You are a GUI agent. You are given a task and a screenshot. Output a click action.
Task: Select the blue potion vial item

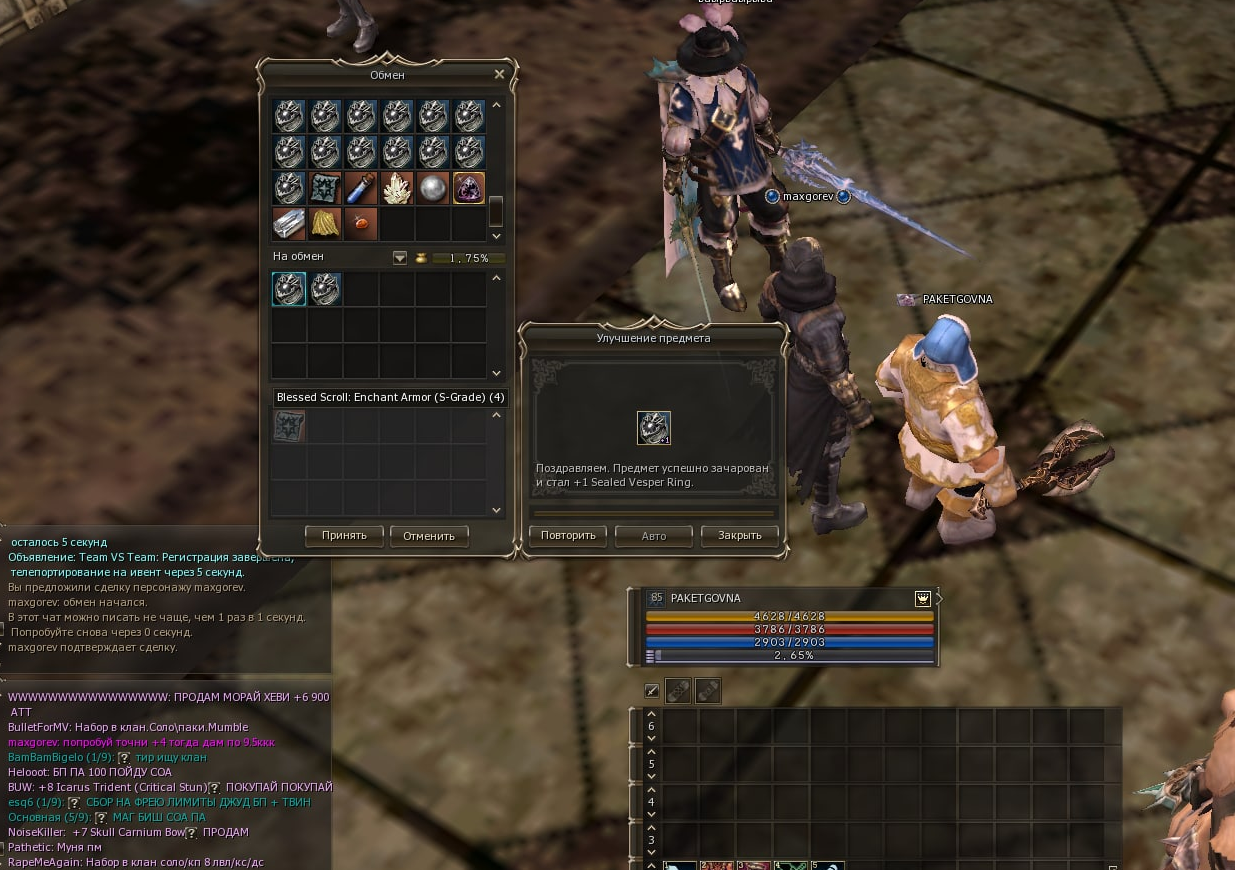pos(361,188)
